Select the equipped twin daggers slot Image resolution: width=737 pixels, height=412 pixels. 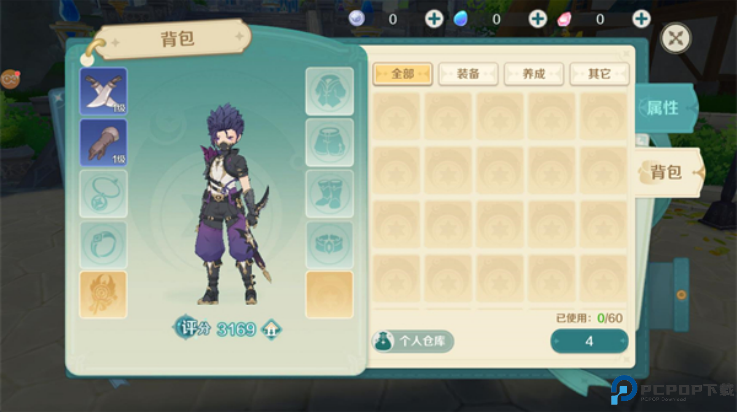click(x=103, y=92)
